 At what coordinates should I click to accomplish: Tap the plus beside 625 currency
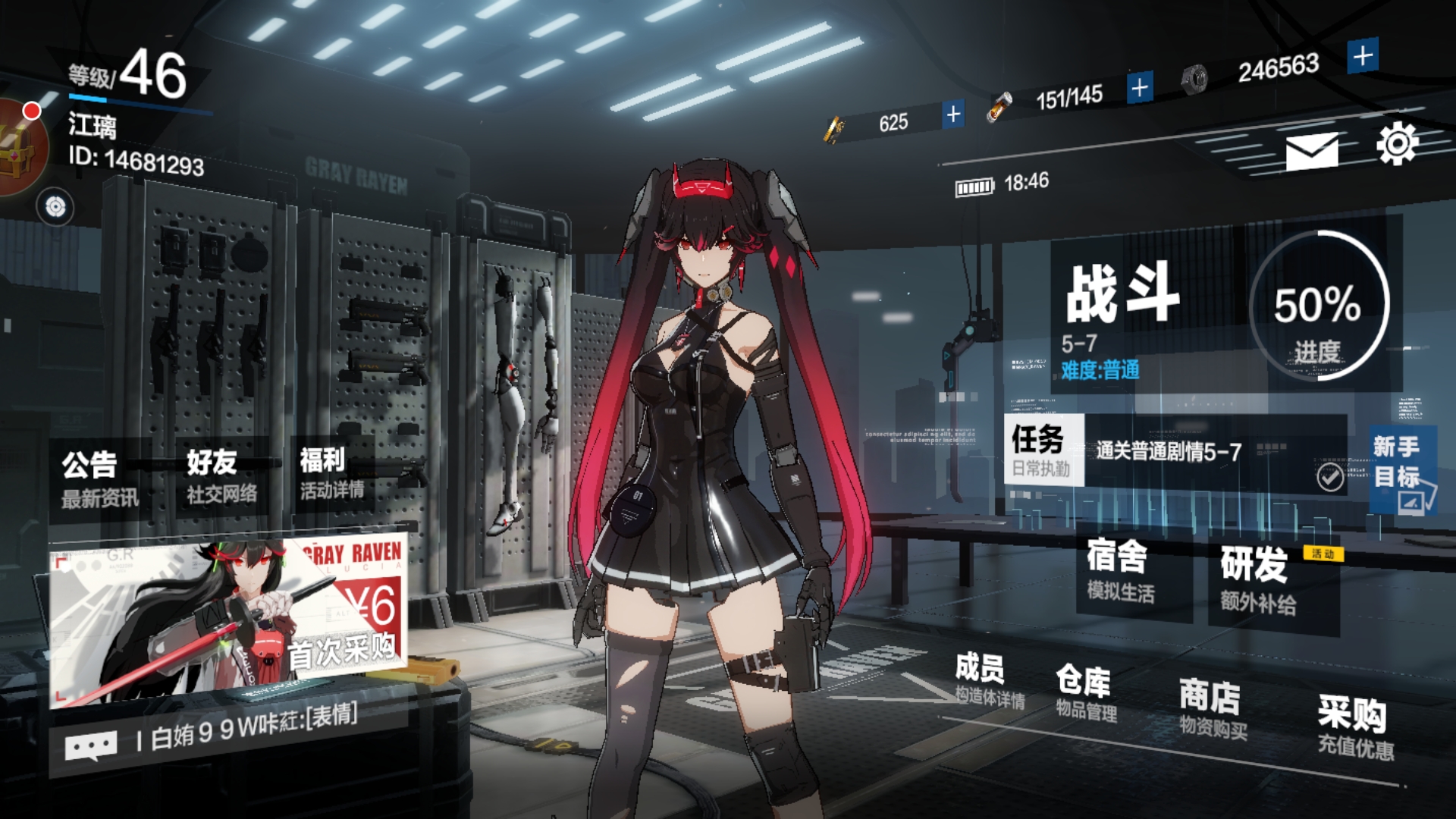[952, 115]
